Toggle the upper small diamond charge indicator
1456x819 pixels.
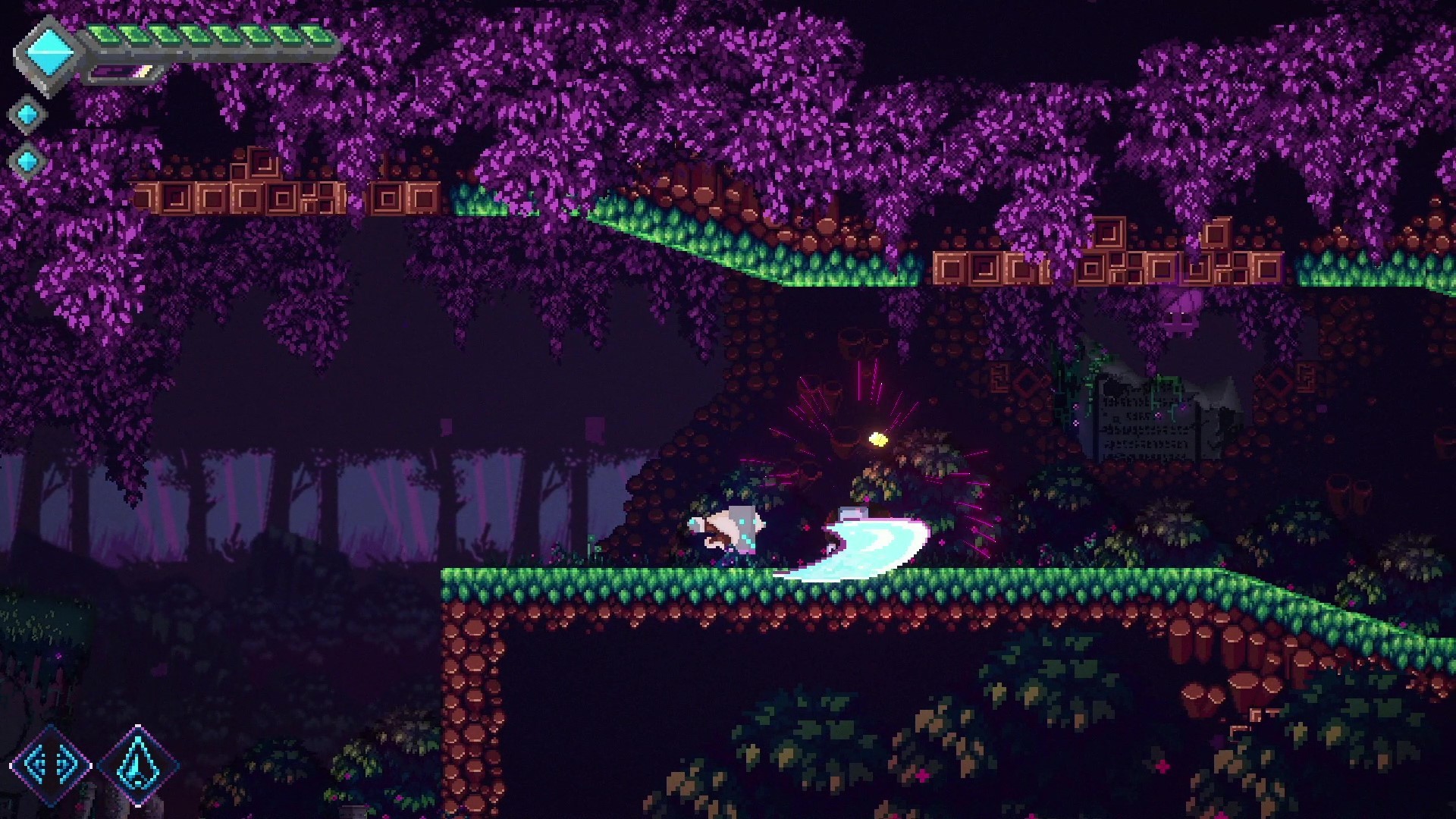[27, 114]
